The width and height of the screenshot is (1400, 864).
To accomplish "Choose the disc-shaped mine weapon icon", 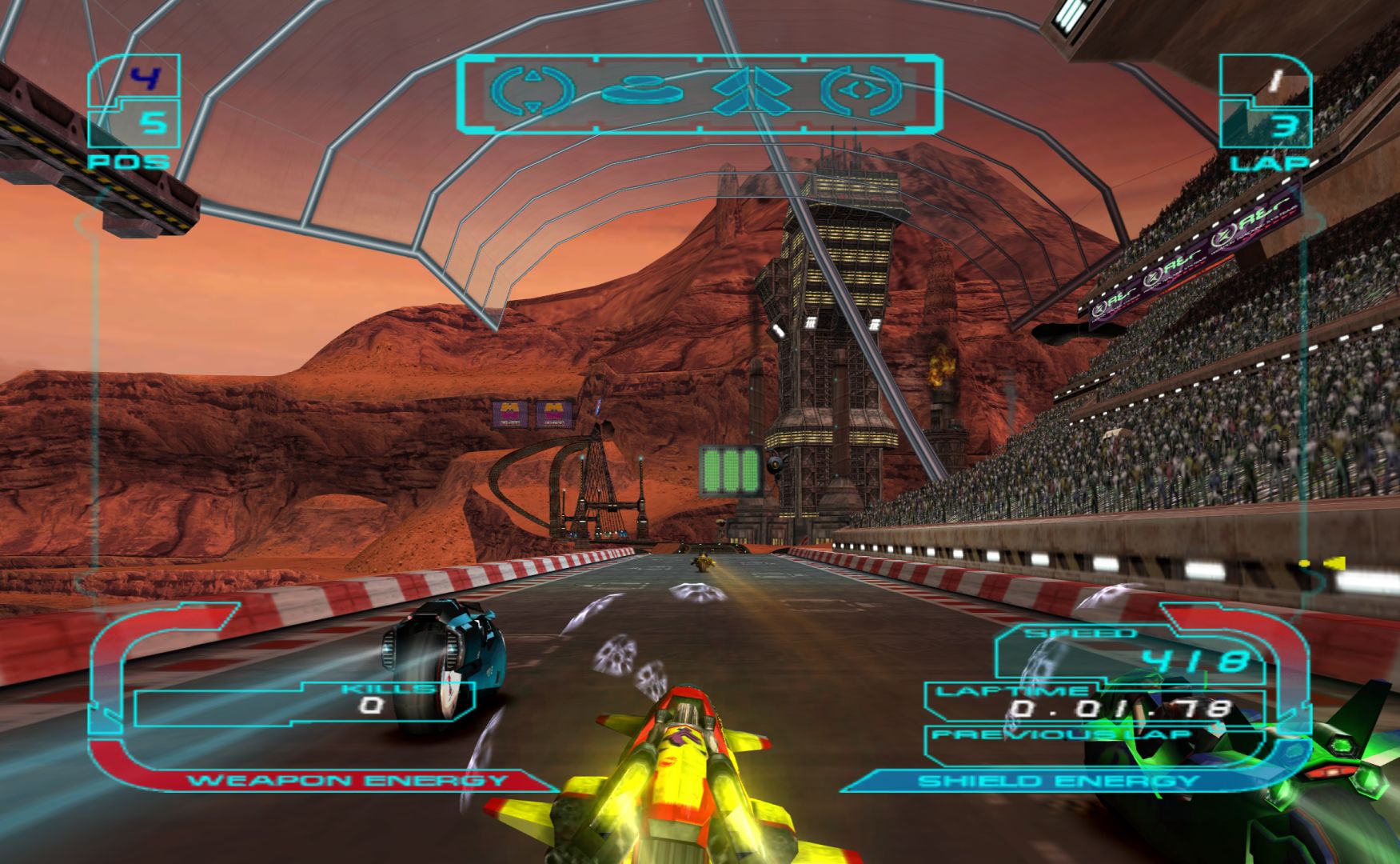I will 640,90.
